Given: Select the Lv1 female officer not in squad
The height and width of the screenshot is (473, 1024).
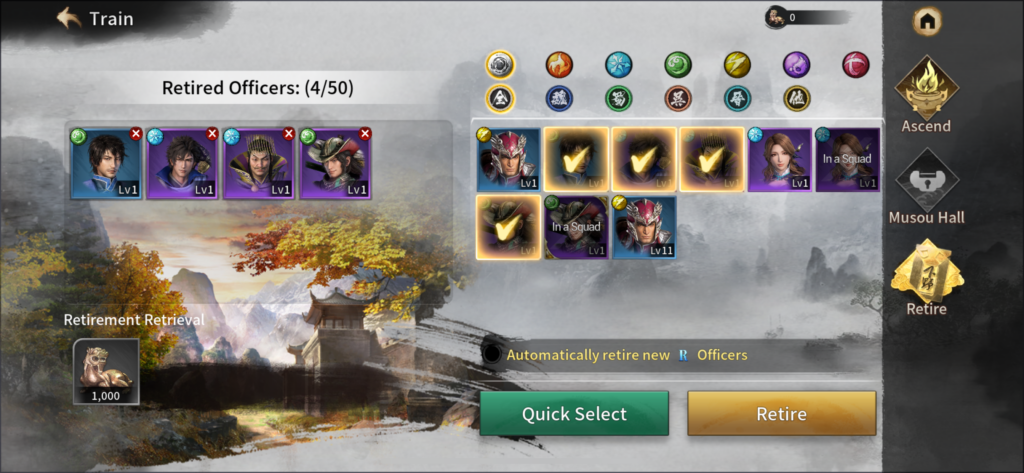Looking at the screenshot, I should (x=779, y=159).
